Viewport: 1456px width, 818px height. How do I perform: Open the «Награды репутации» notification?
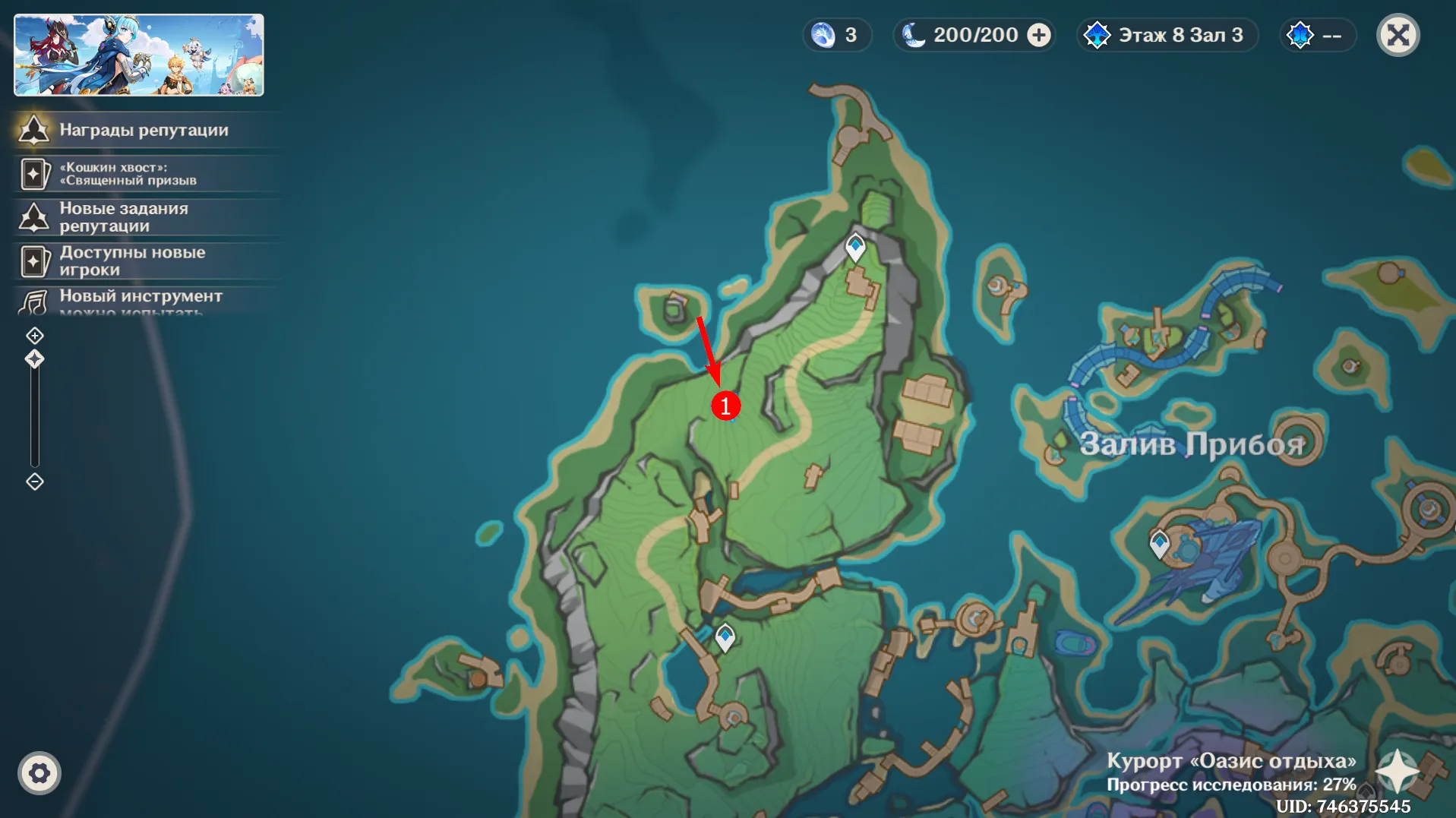(x=144, y=130)
